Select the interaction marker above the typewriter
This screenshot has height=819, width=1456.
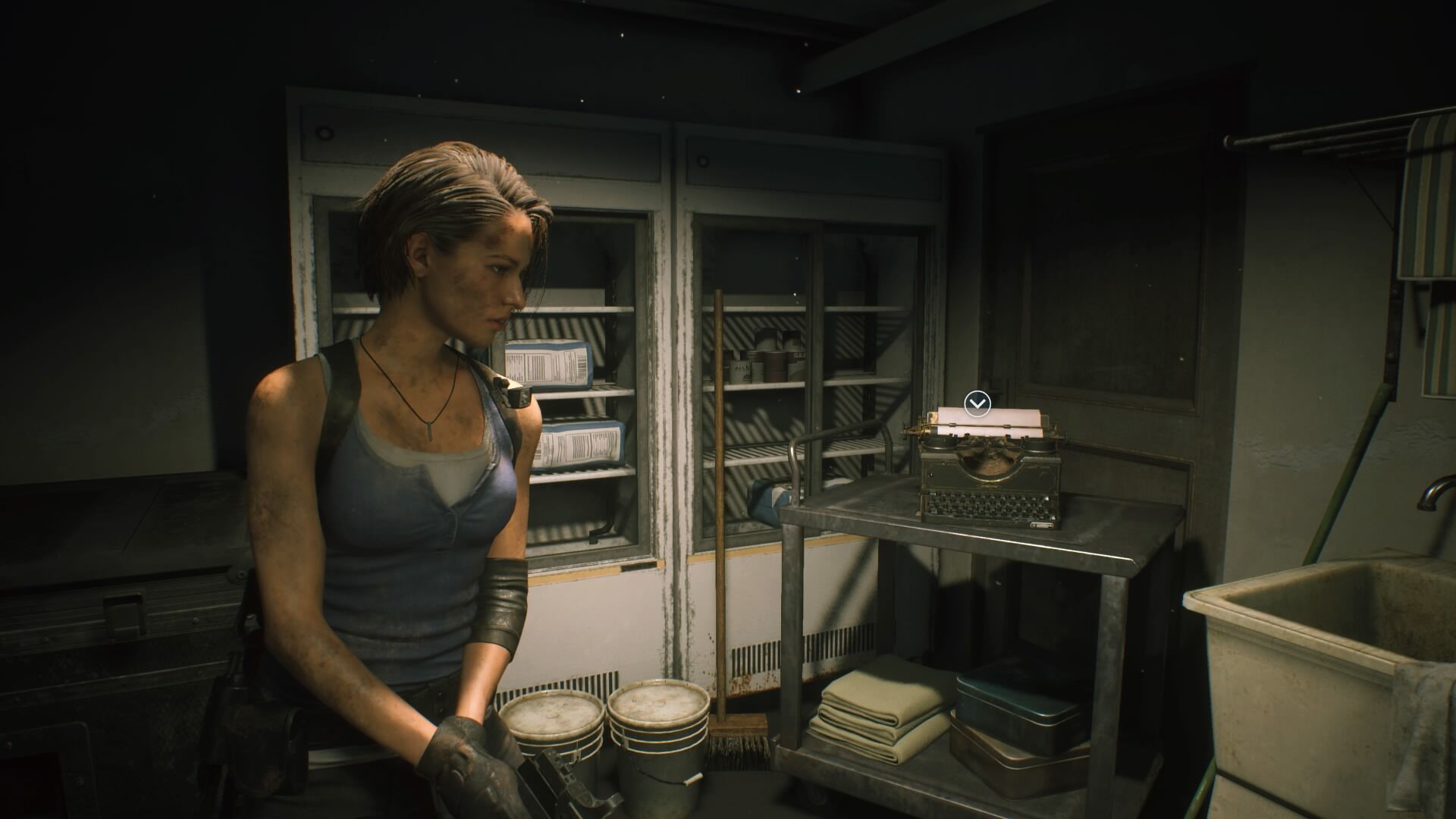977,403
